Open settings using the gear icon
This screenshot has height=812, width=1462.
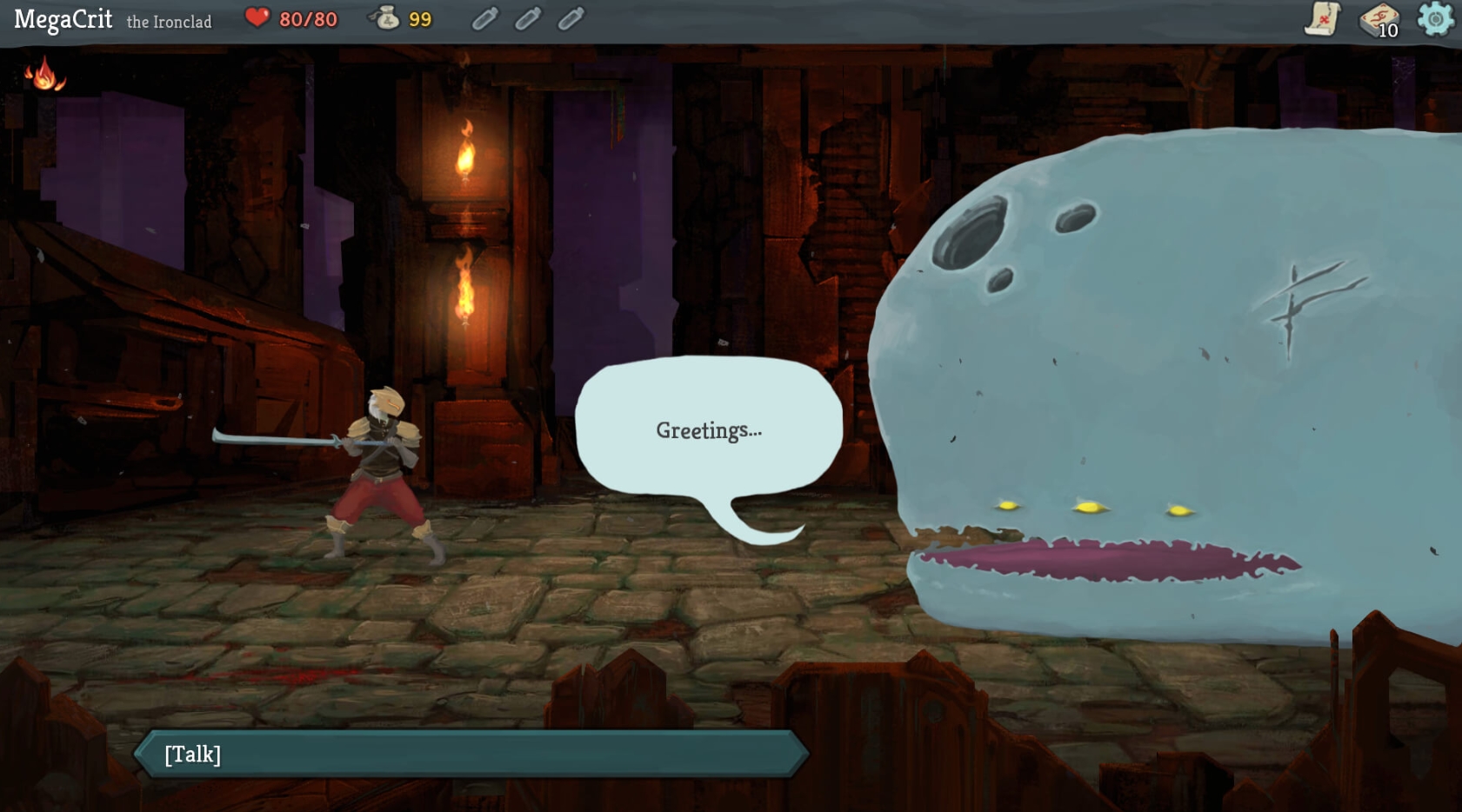pyautogui.click(x=1434, y=21)
